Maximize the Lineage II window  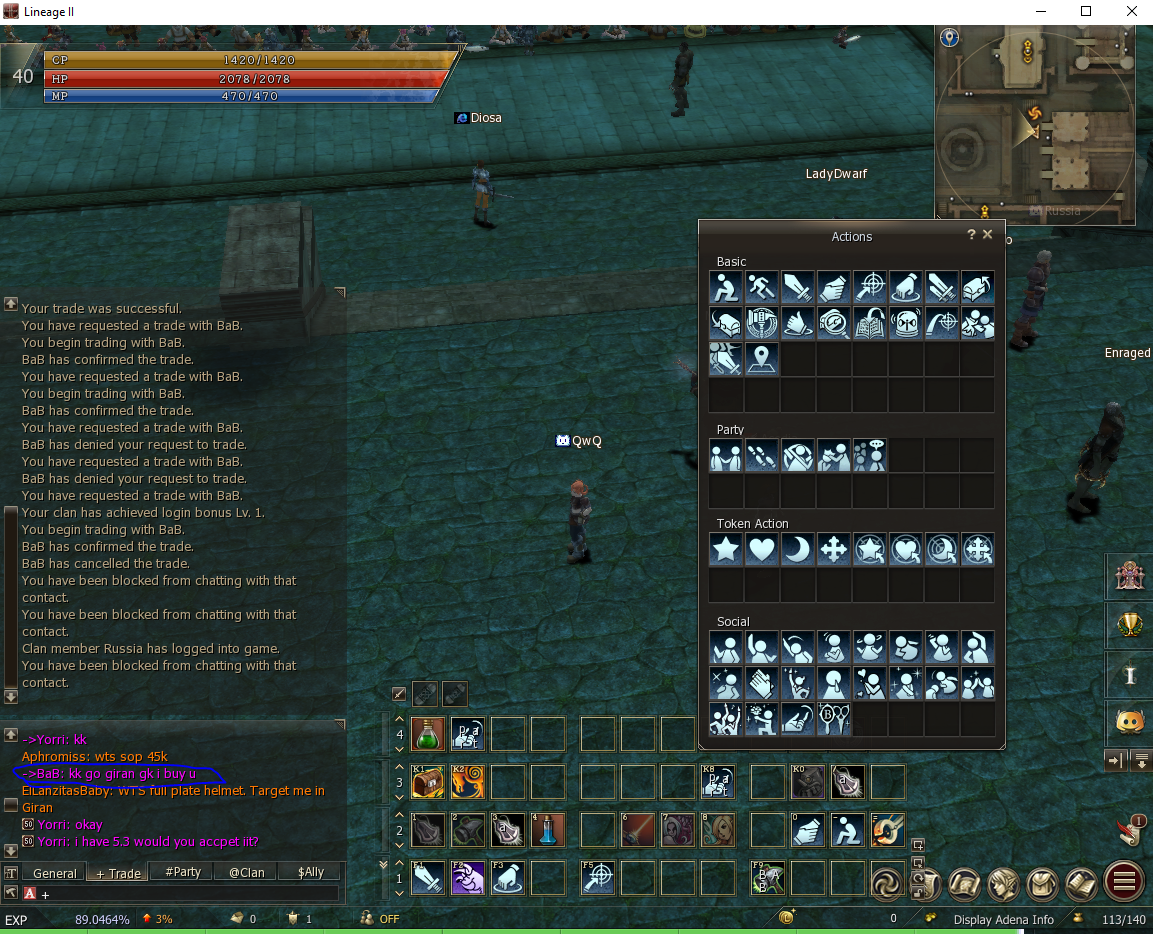[1086, 12]
